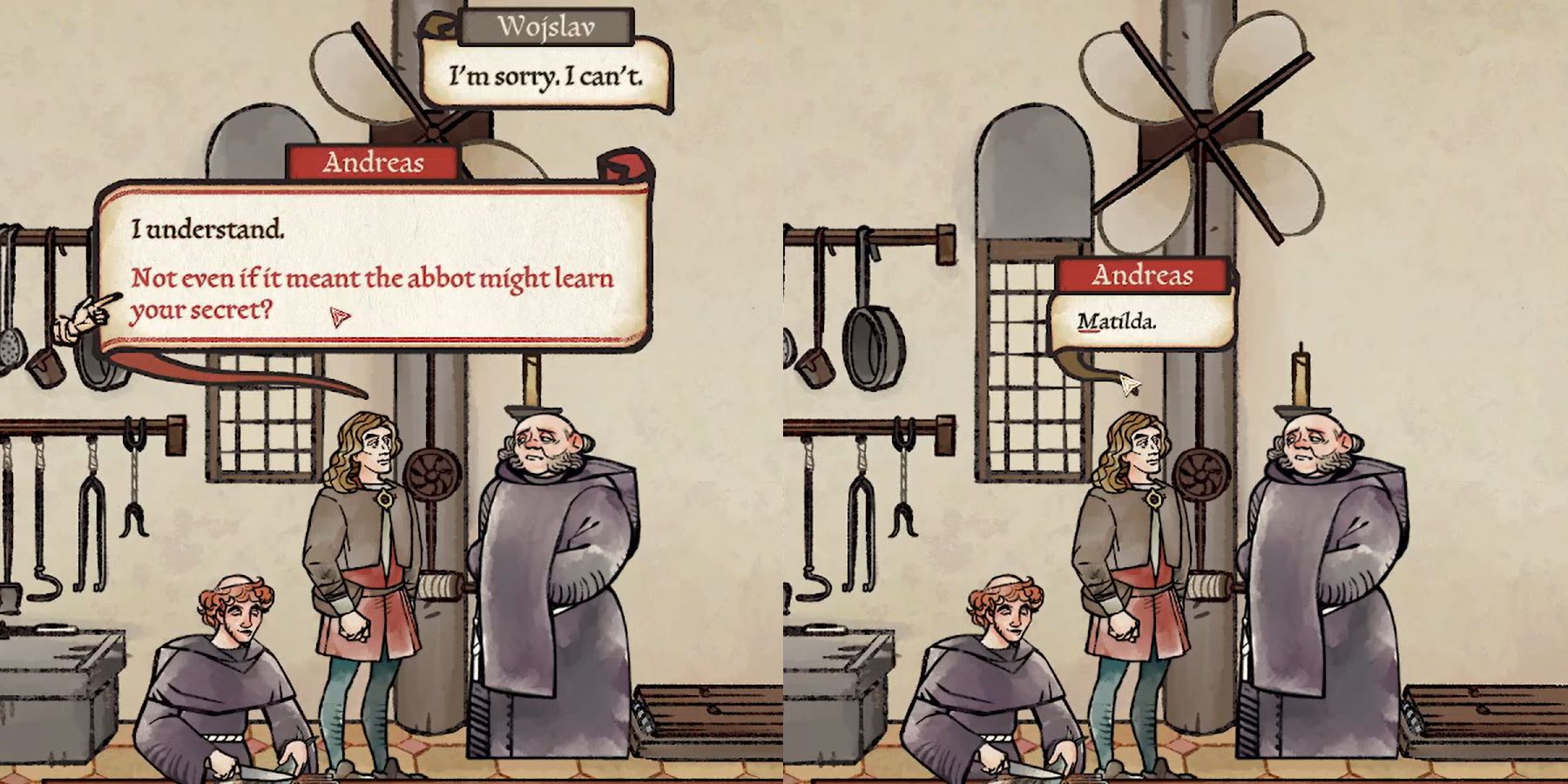The height and width of the screenshot is (784, 1568).
Task: Select the red arrow cursor in left panel
Action: click(338, 318)
